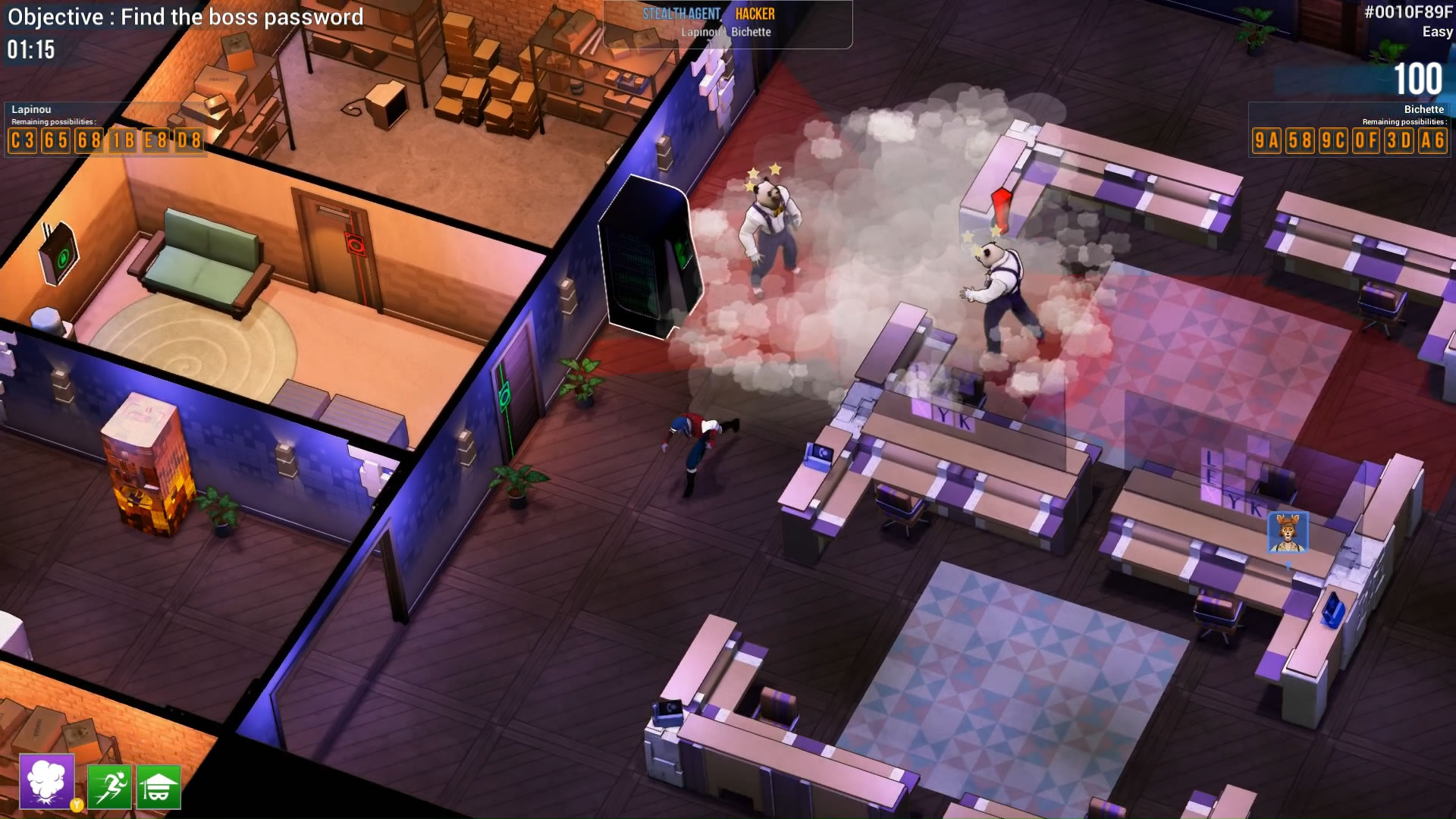Select the sprint ability icon
The height and width of the screenshot is (819, 1456).
110,787
